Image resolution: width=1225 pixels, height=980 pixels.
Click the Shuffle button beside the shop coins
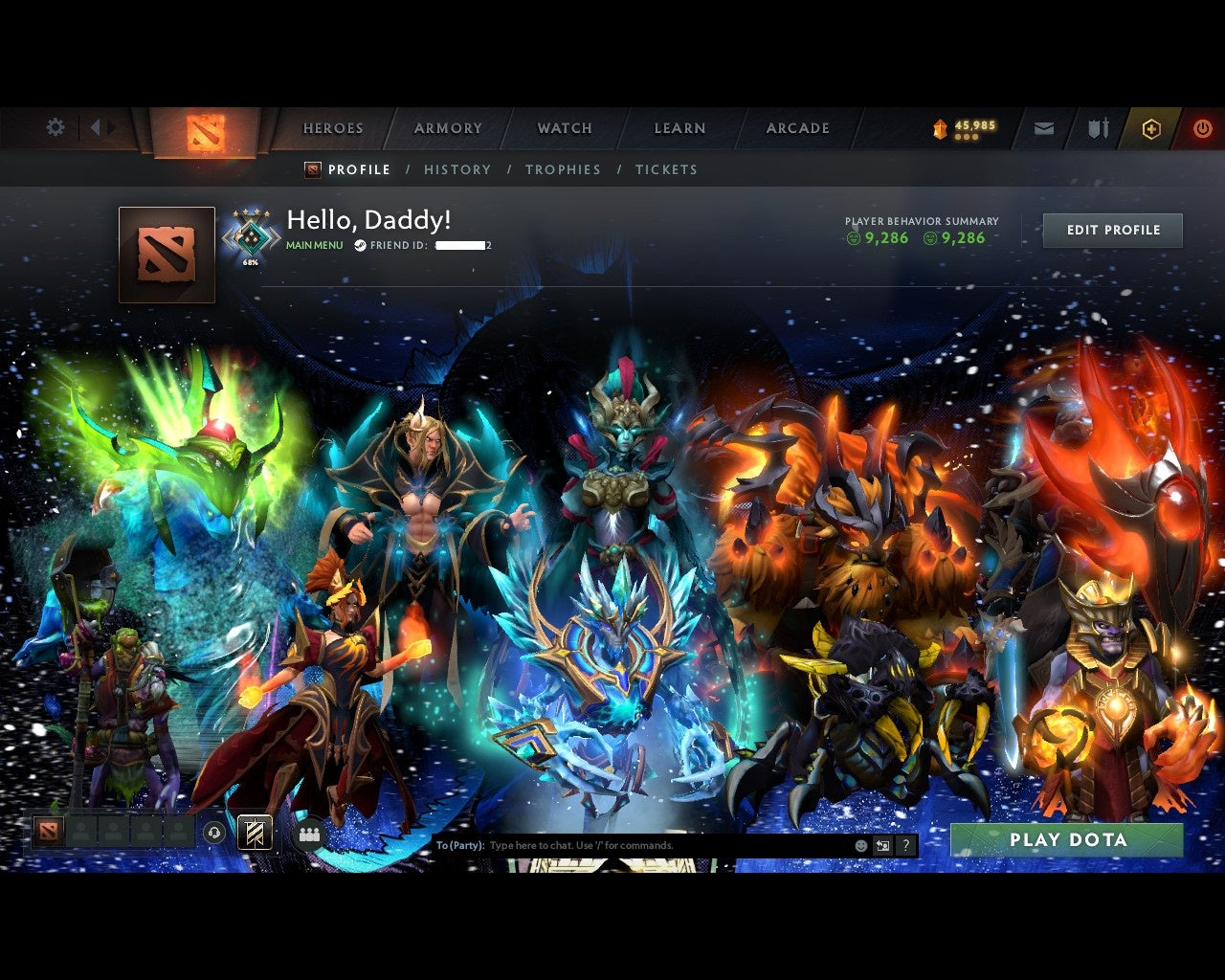(x=966, y=138)
